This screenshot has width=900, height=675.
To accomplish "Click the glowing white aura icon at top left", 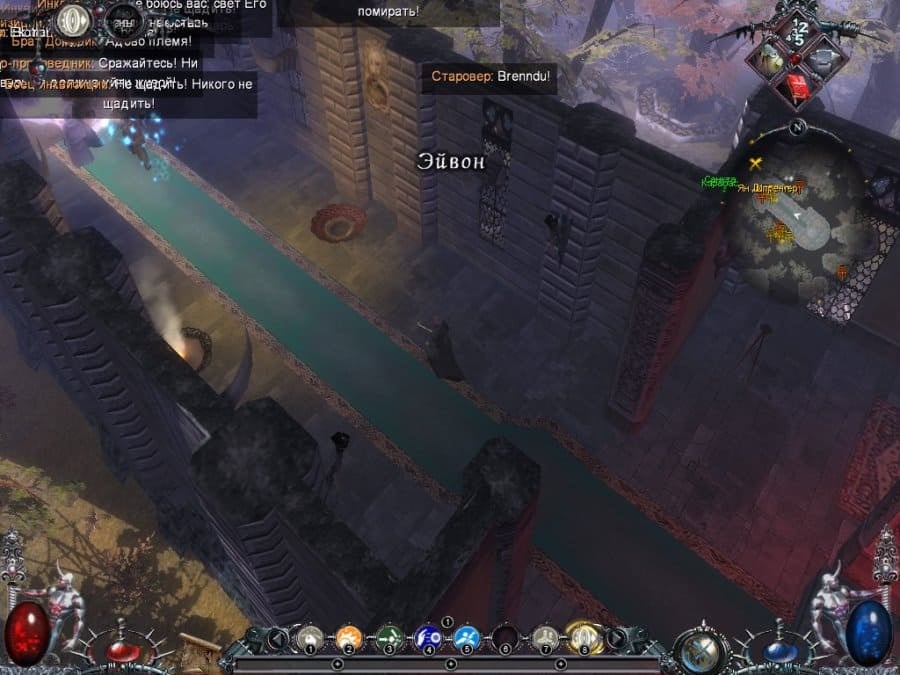I will click(72, 20).
